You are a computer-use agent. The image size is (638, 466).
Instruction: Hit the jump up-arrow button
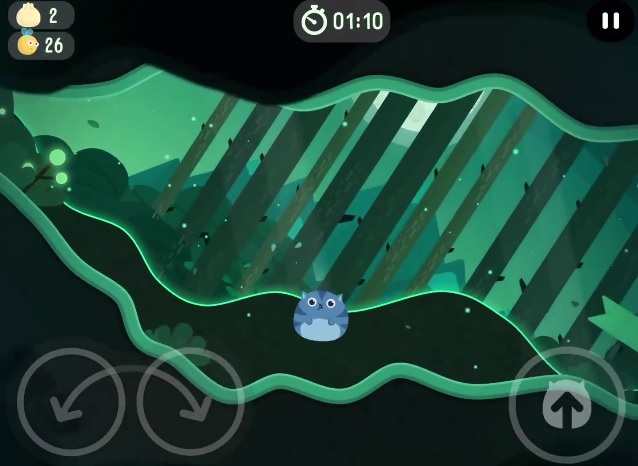(566, 404)
